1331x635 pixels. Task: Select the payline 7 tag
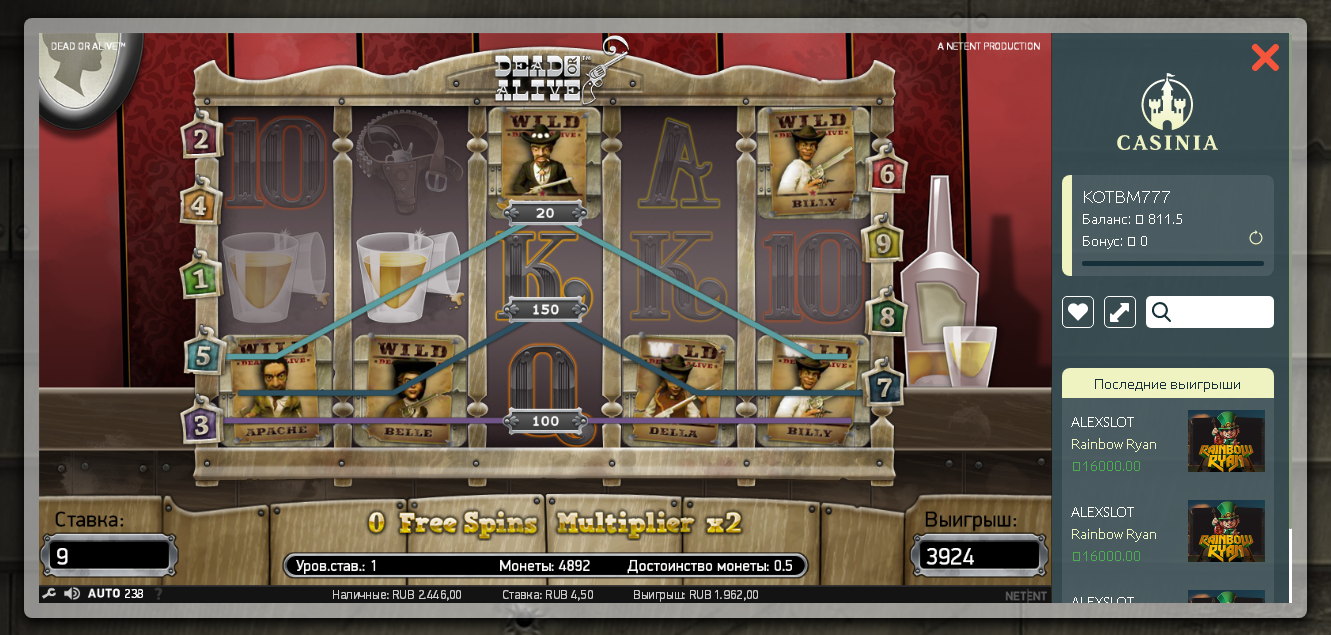tap(885, 385)
